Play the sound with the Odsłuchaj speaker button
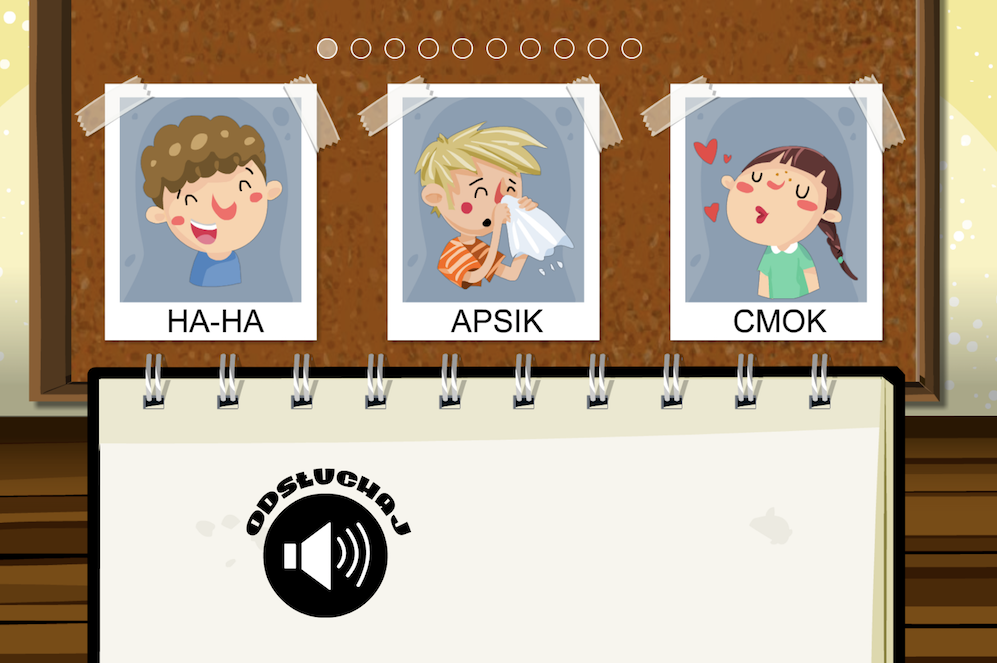997x663 pixels. pos(325,555)
